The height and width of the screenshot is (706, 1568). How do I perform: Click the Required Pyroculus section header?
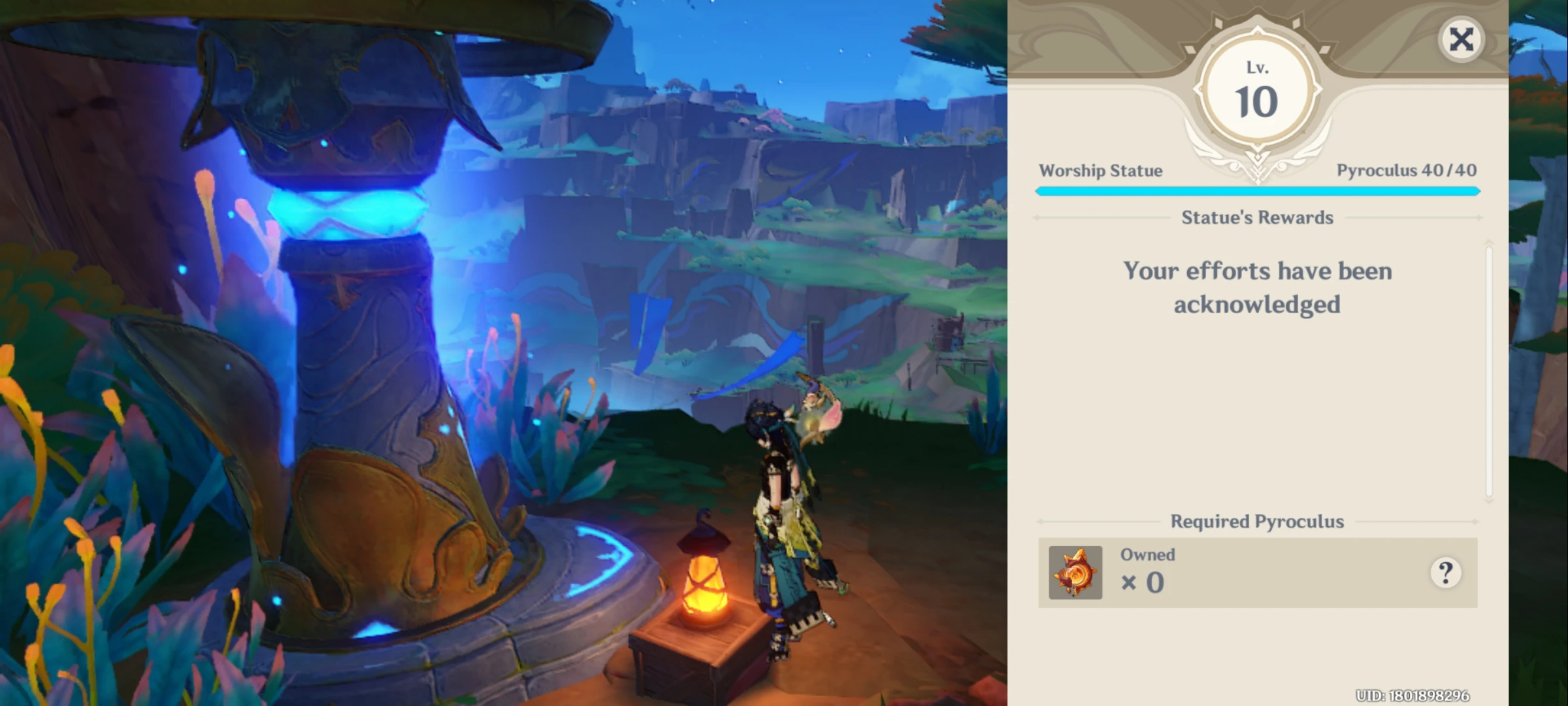pos(1257,522)
